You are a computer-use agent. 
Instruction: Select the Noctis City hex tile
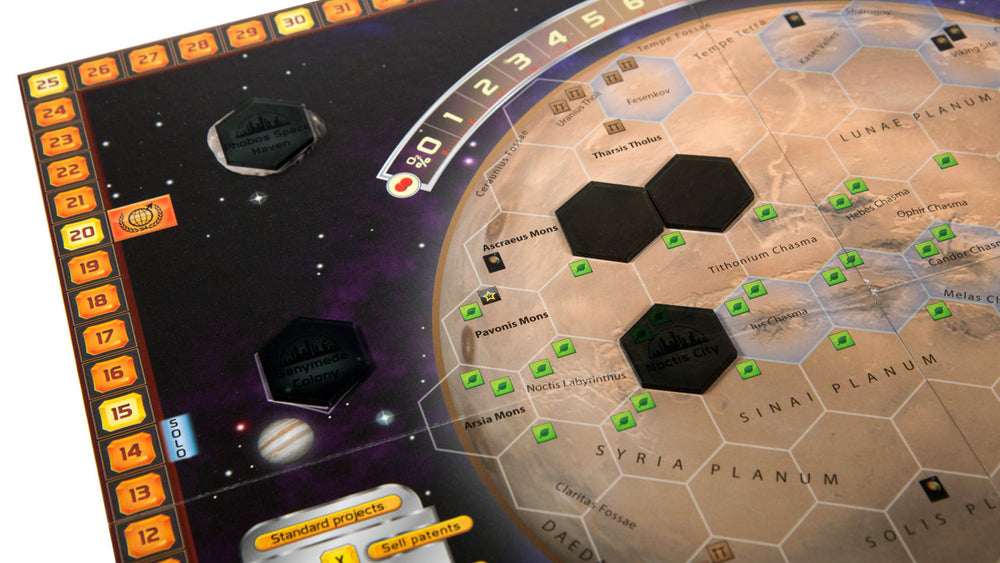678,348
